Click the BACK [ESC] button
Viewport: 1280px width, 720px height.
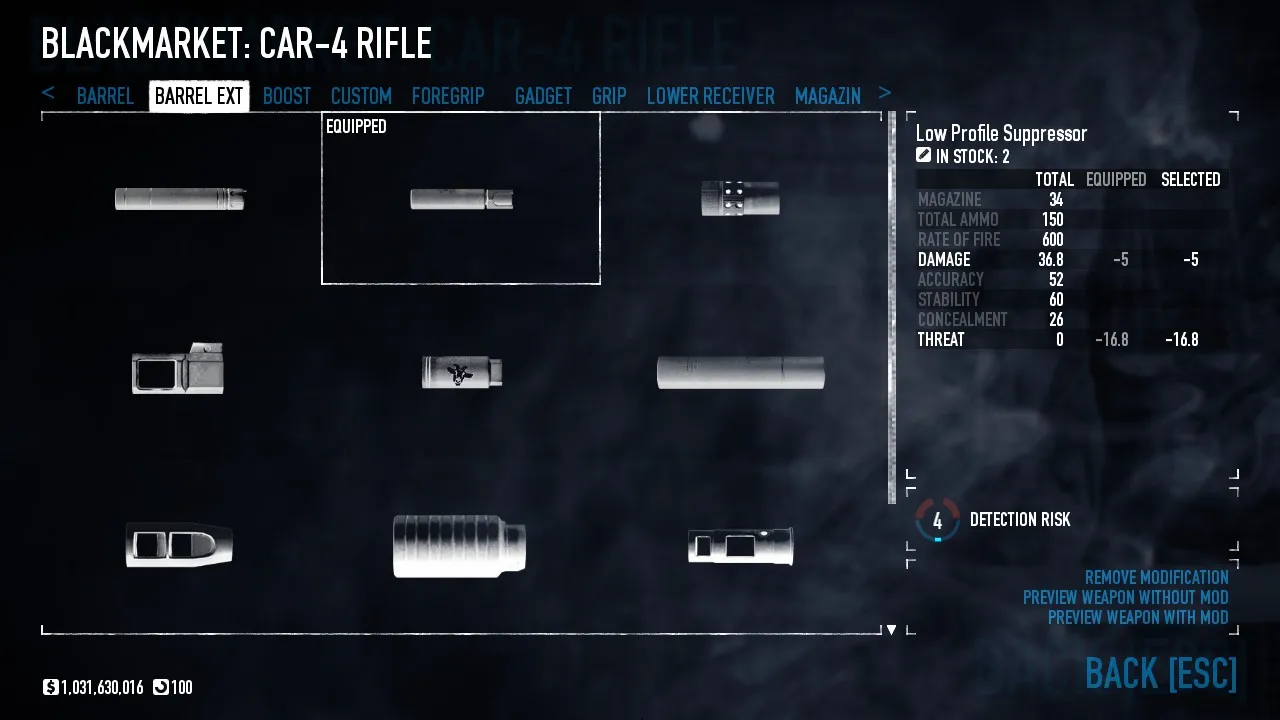[x=1160, y=674]
